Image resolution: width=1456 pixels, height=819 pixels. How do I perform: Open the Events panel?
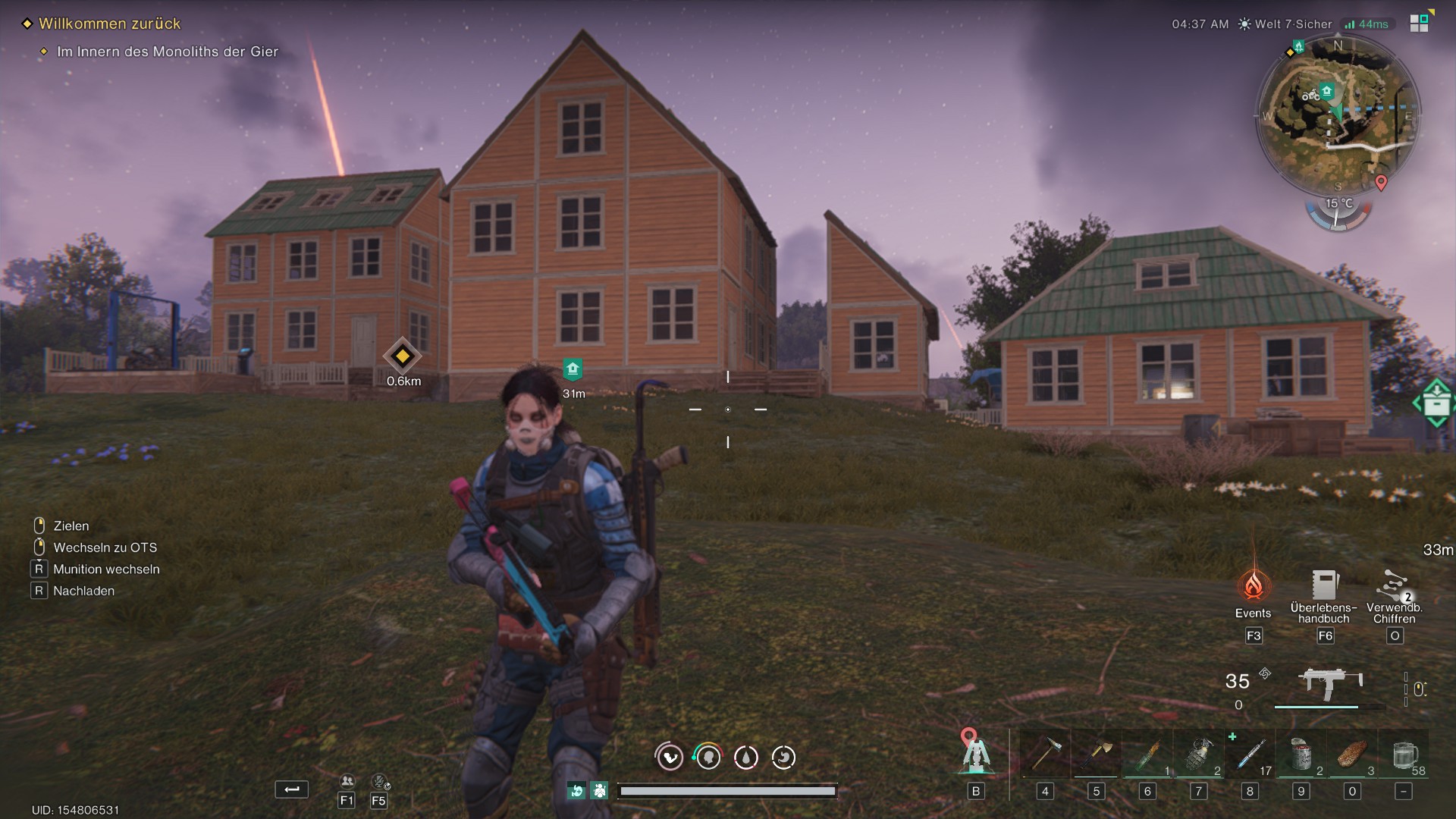point(1253,586)
